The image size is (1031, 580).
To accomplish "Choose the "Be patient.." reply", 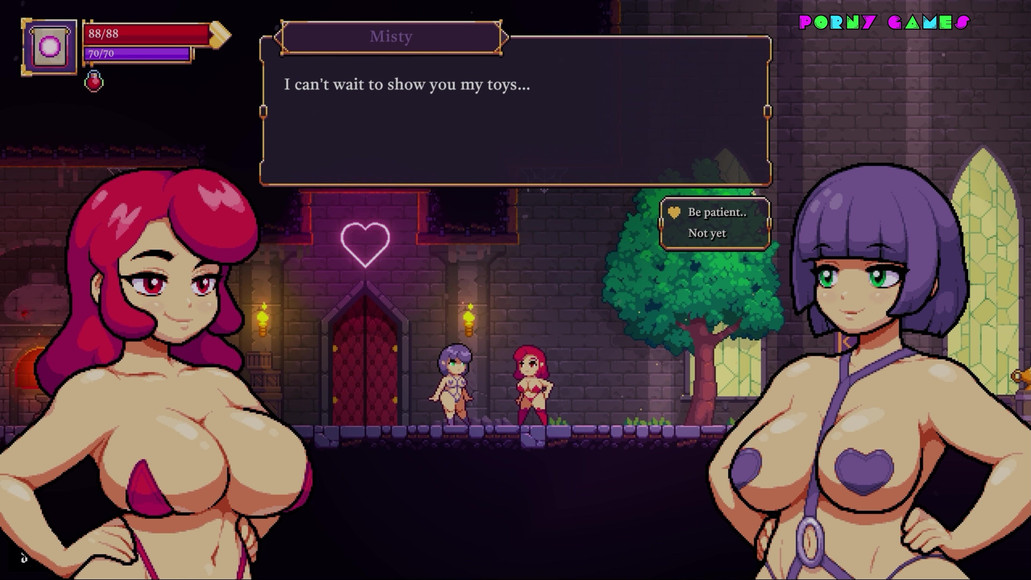I will [716, 212].
